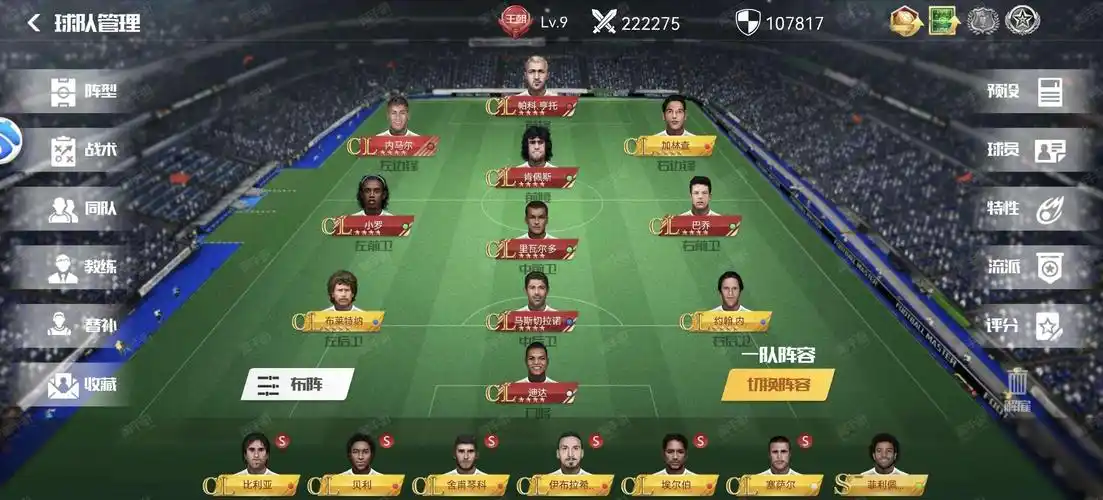Pick the 里瓦尔多 midfielder card
1103x500 pixels.
(x=537, y=231)
